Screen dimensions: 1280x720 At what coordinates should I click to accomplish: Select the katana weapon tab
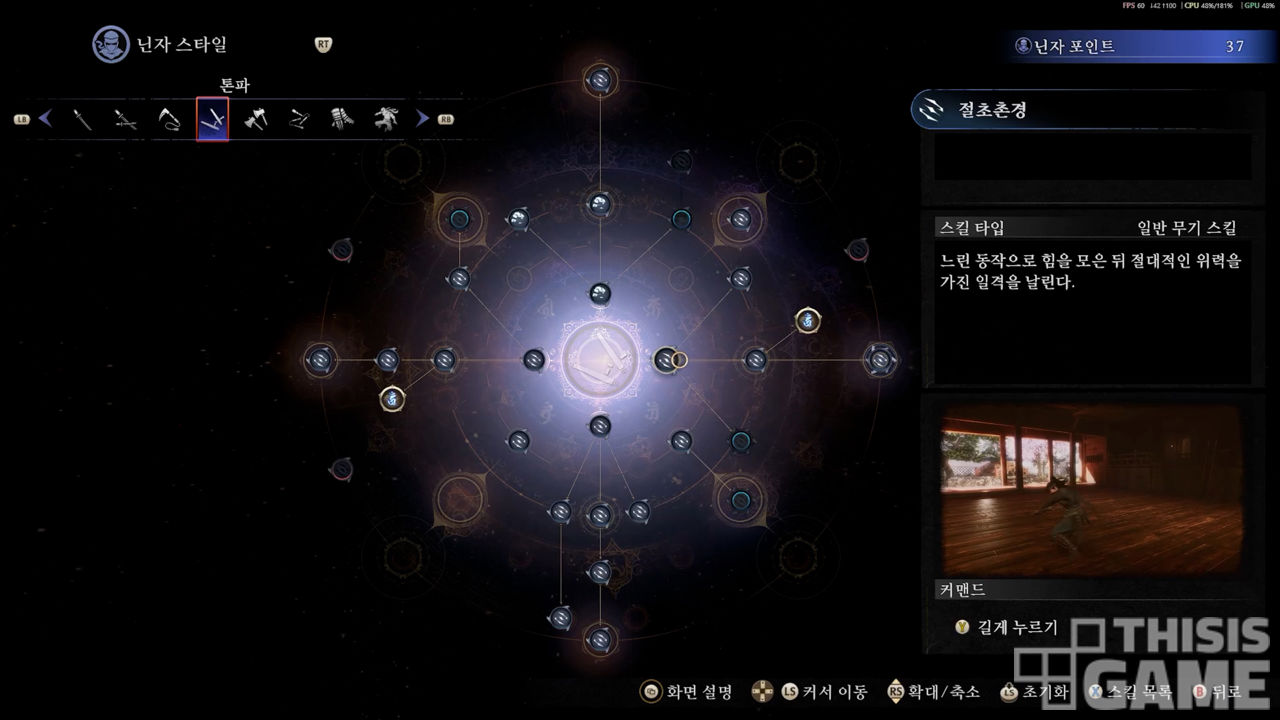(x=82, y=120)
